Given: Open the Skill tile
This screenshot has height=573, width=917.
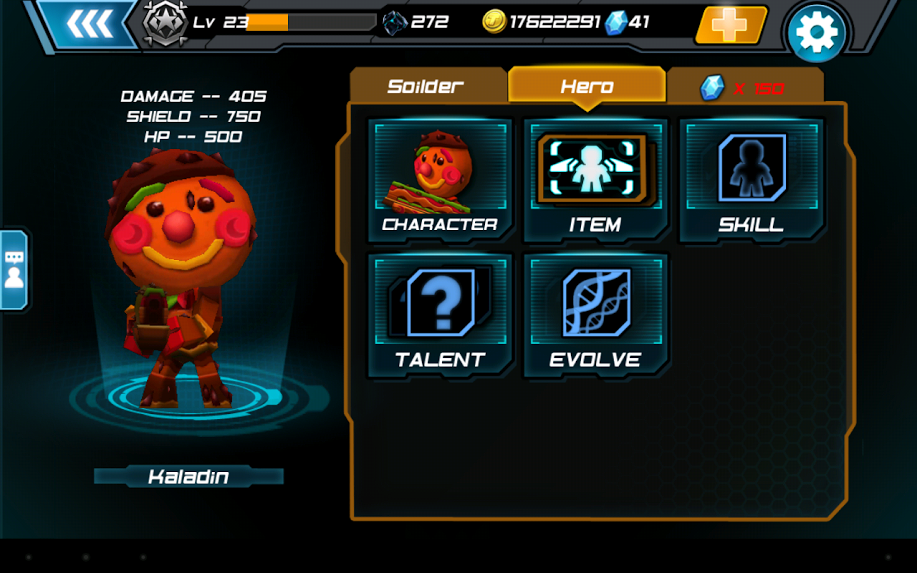Looking at the screenshot, I should [x=751, y=180].
